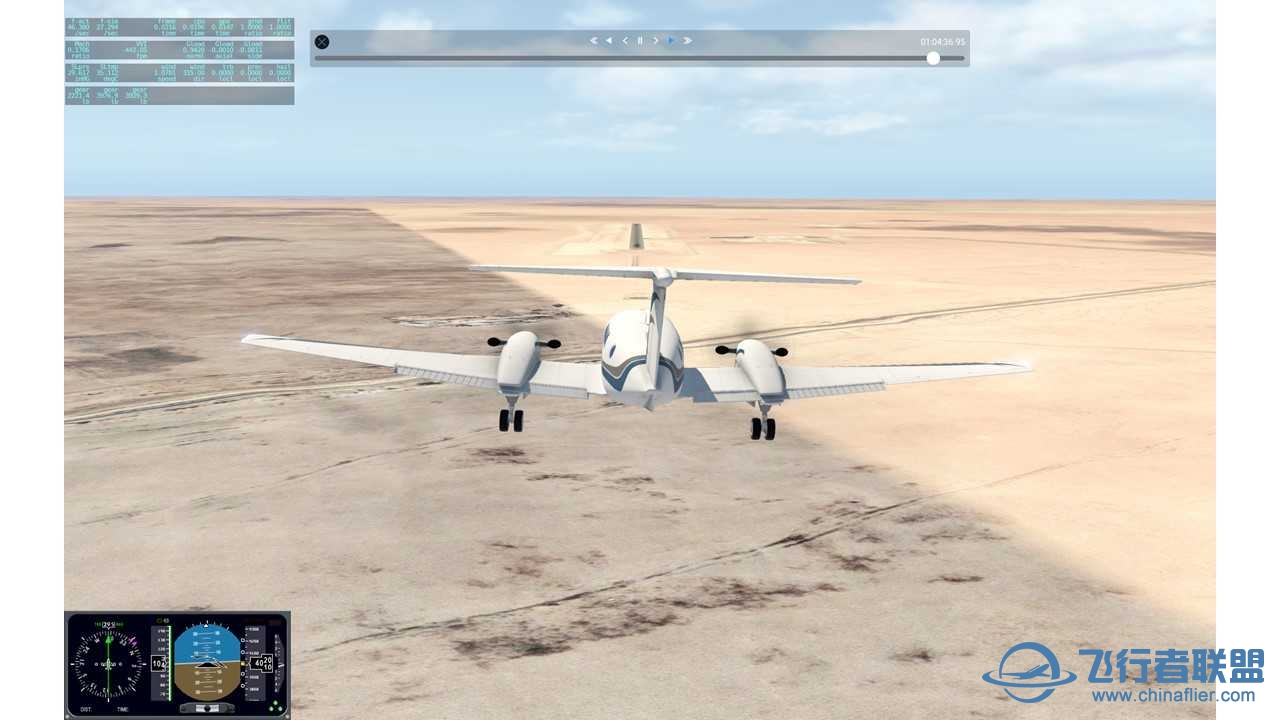Click the single-step forward chevron icon
1280x720 pixels.
coord(655,40)
